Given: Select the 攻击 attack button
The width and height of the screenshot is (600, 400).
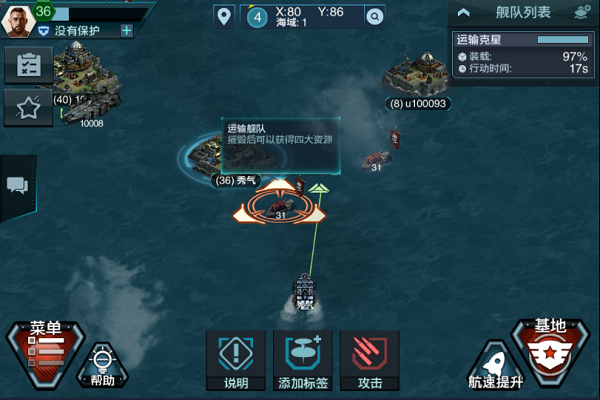Looking at the screenshot, I should (369, 360).
